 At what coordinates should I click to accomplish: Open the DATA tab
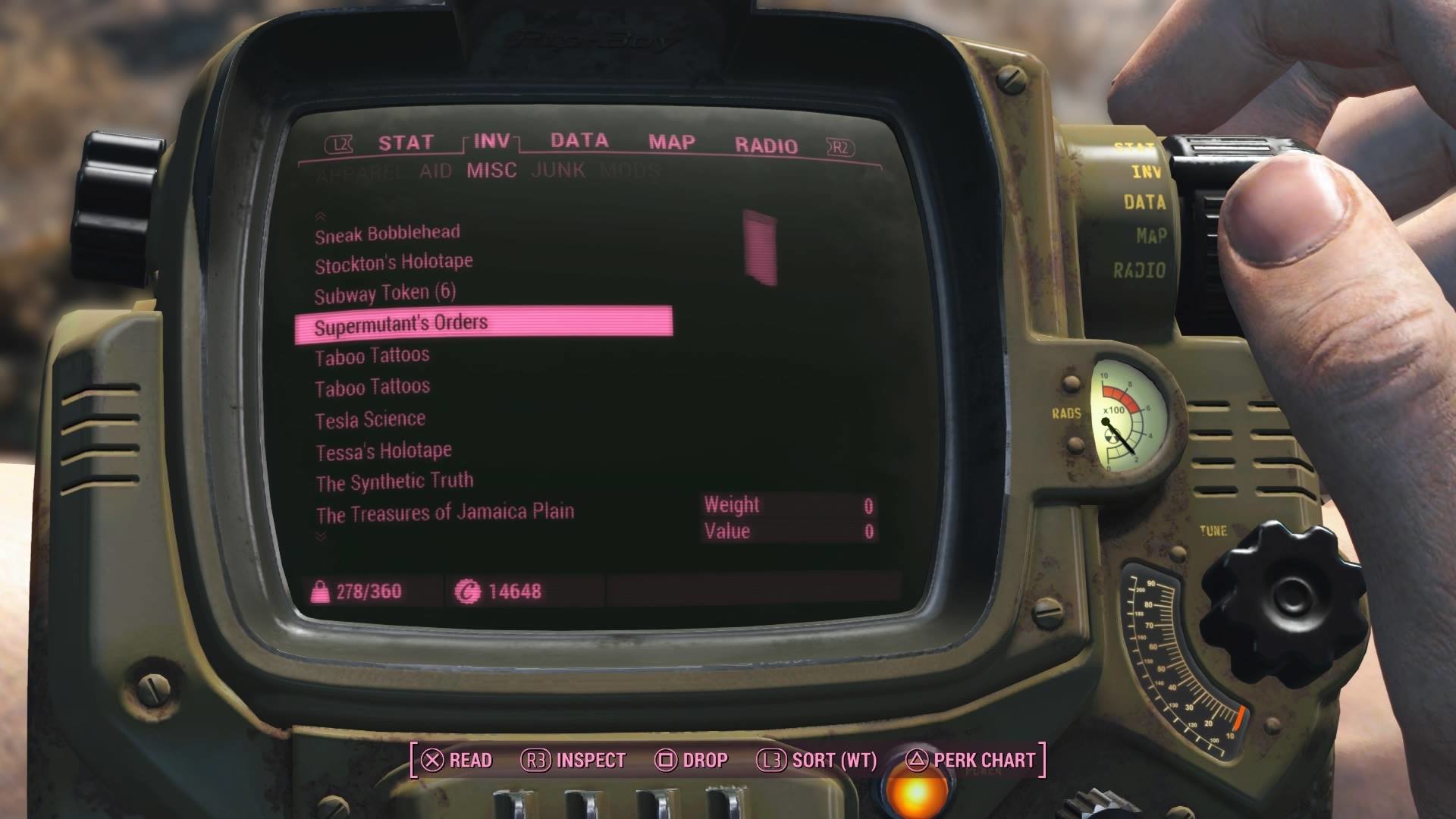point(579,141)
